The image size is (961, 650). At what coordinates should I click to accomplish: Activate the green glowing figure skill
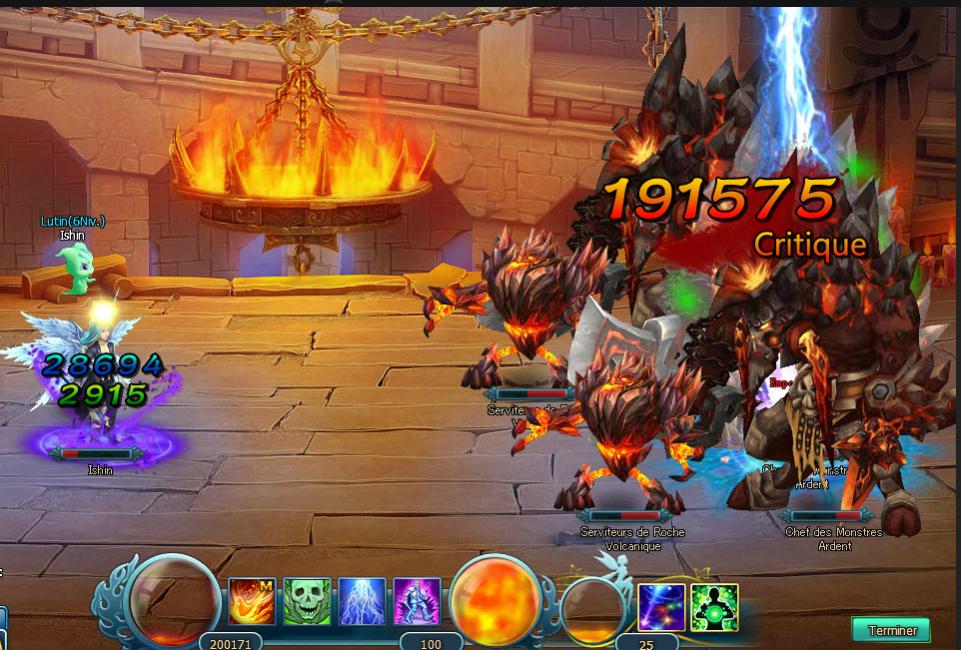point(714,607)
